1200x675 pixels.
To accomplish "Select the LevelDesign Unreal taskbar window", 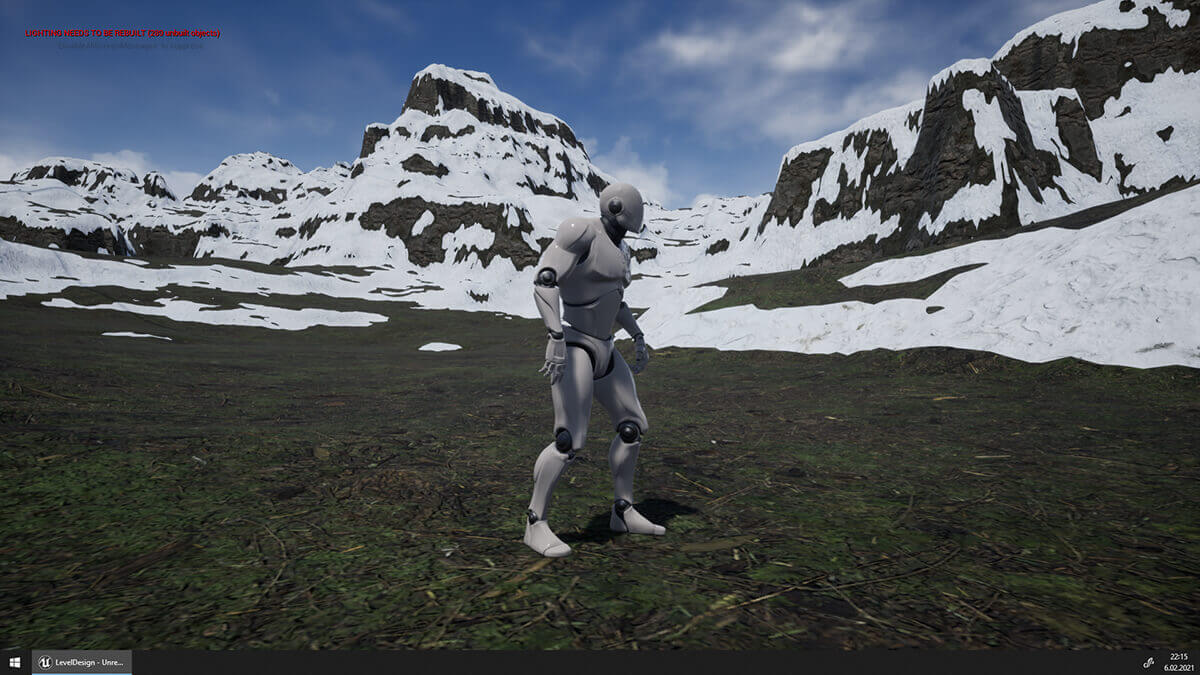I will [x=81, y=662].
